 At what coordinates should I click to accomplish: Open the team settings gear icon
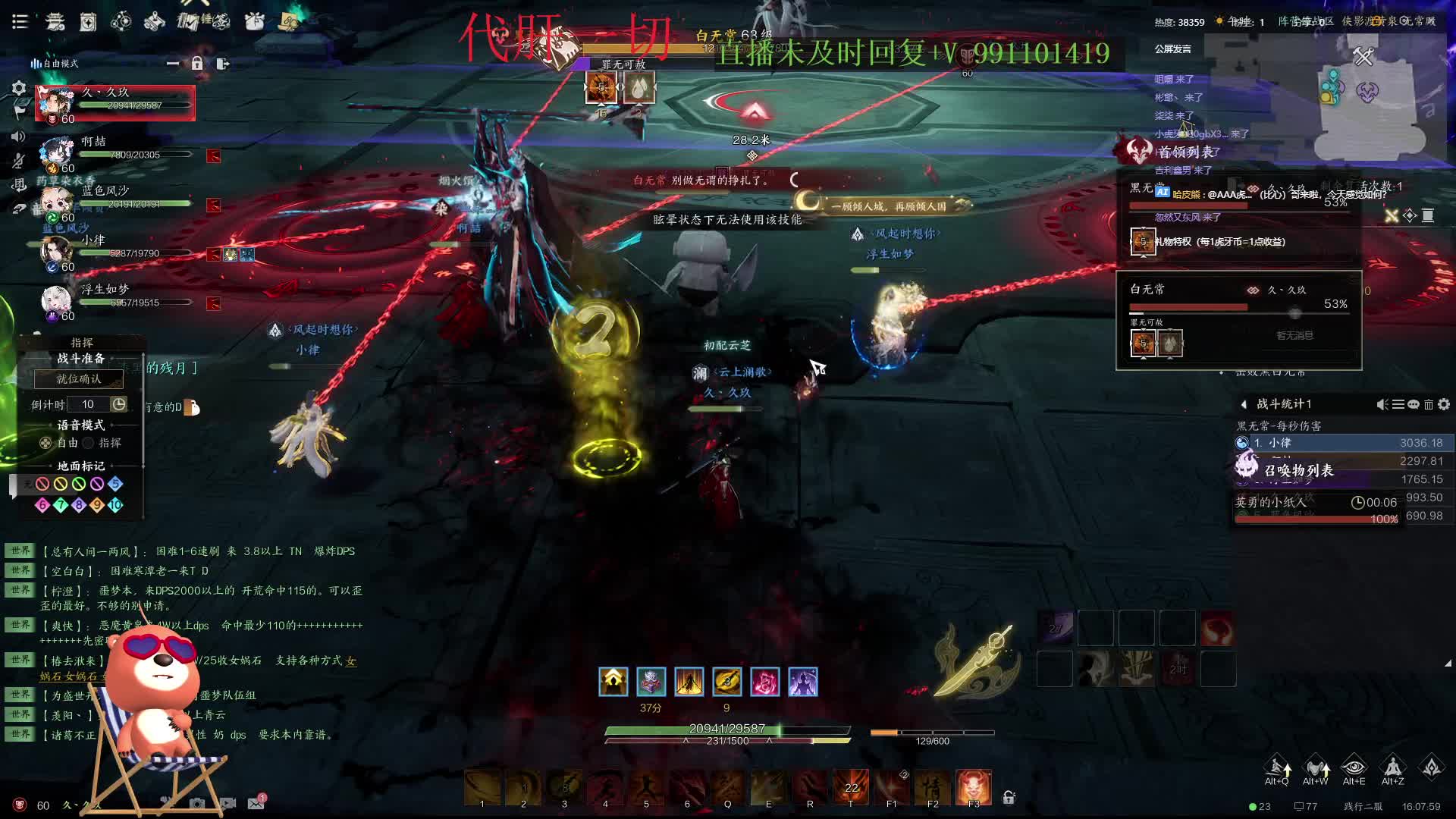pyautogui.click(x=19, y=89)
